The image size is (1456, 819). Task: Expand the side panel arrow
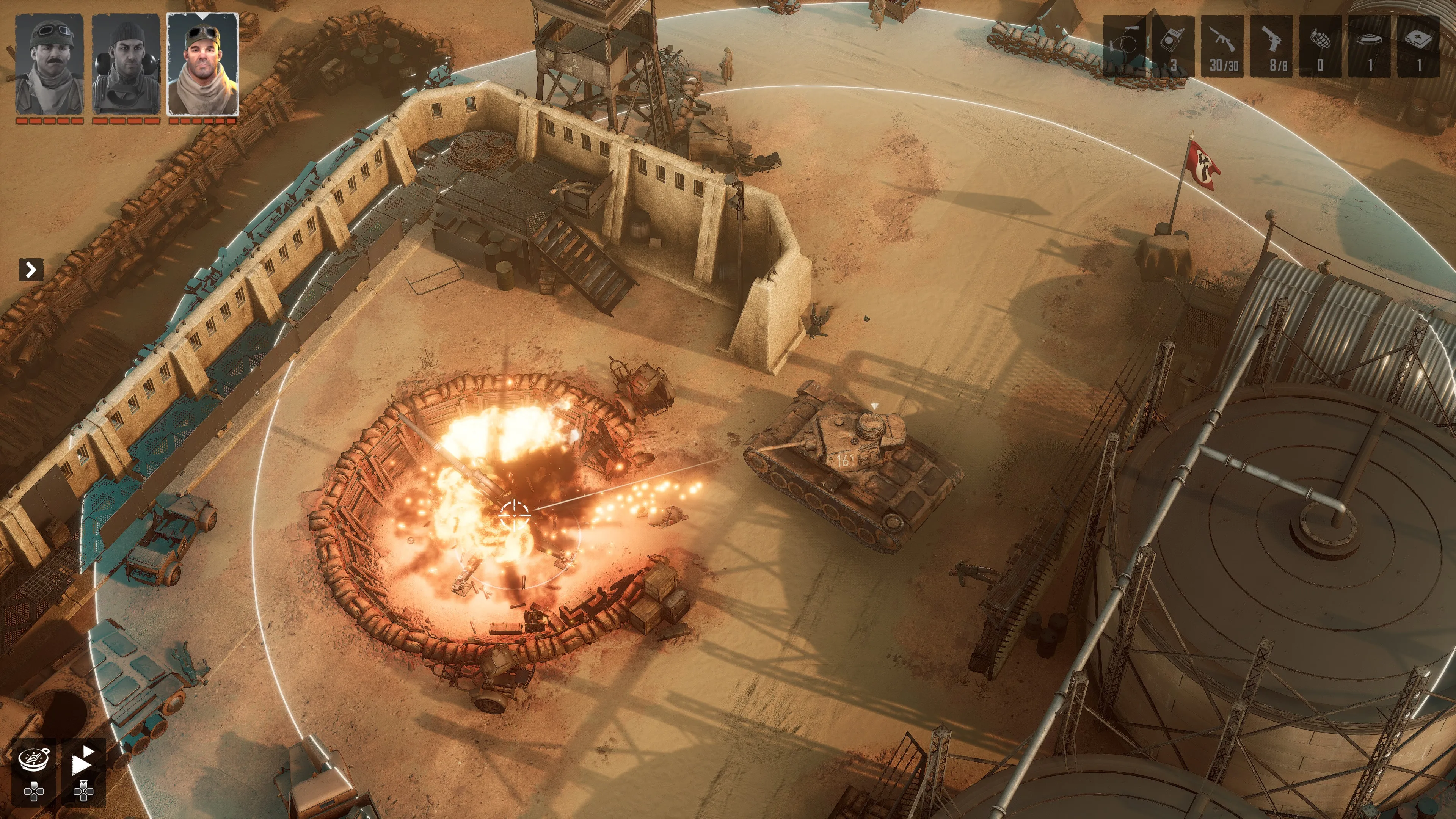(x=30, y=270)
